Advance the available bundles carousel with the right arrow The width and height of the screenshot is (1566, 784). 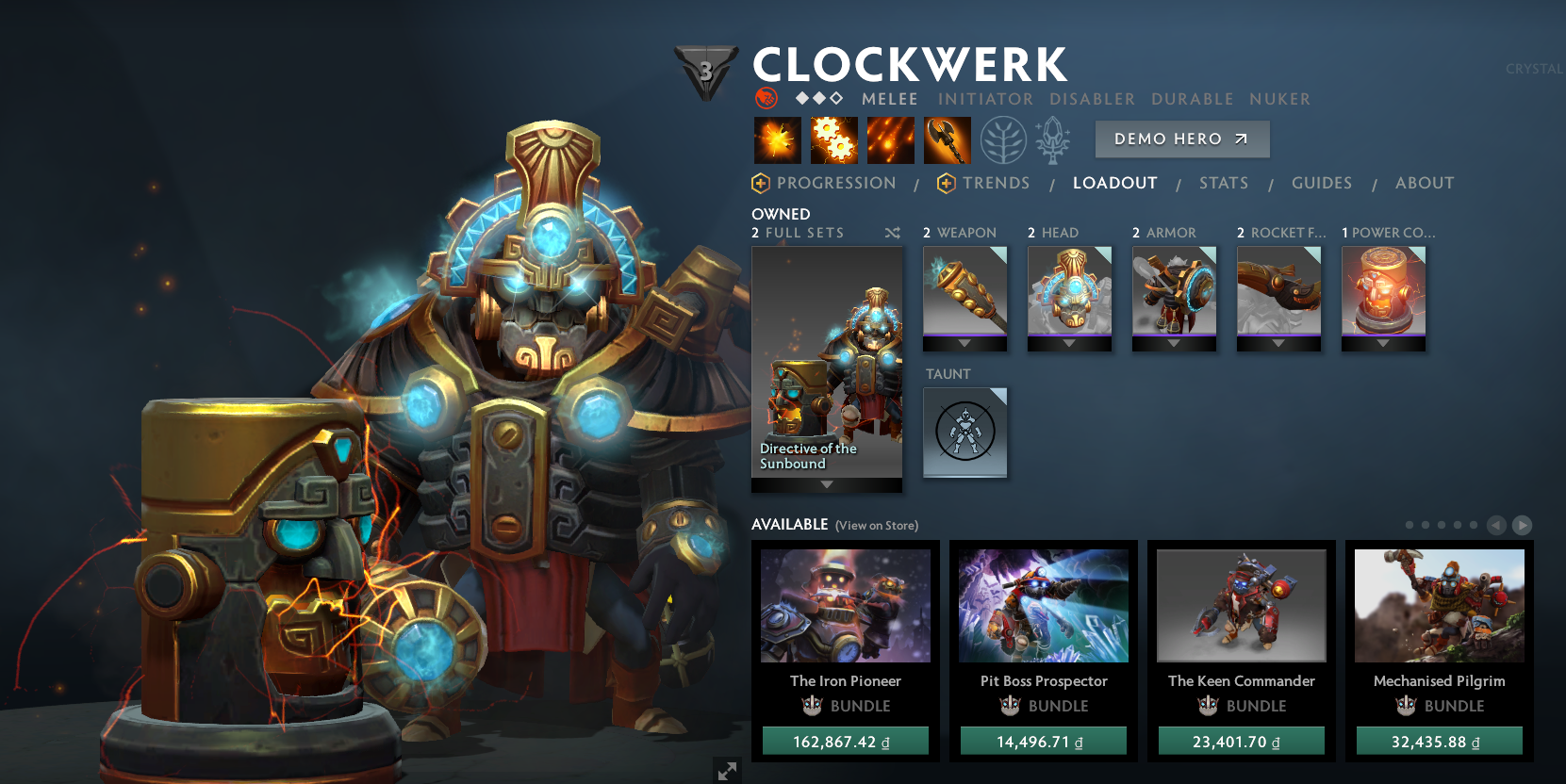tap(1522, 526)
